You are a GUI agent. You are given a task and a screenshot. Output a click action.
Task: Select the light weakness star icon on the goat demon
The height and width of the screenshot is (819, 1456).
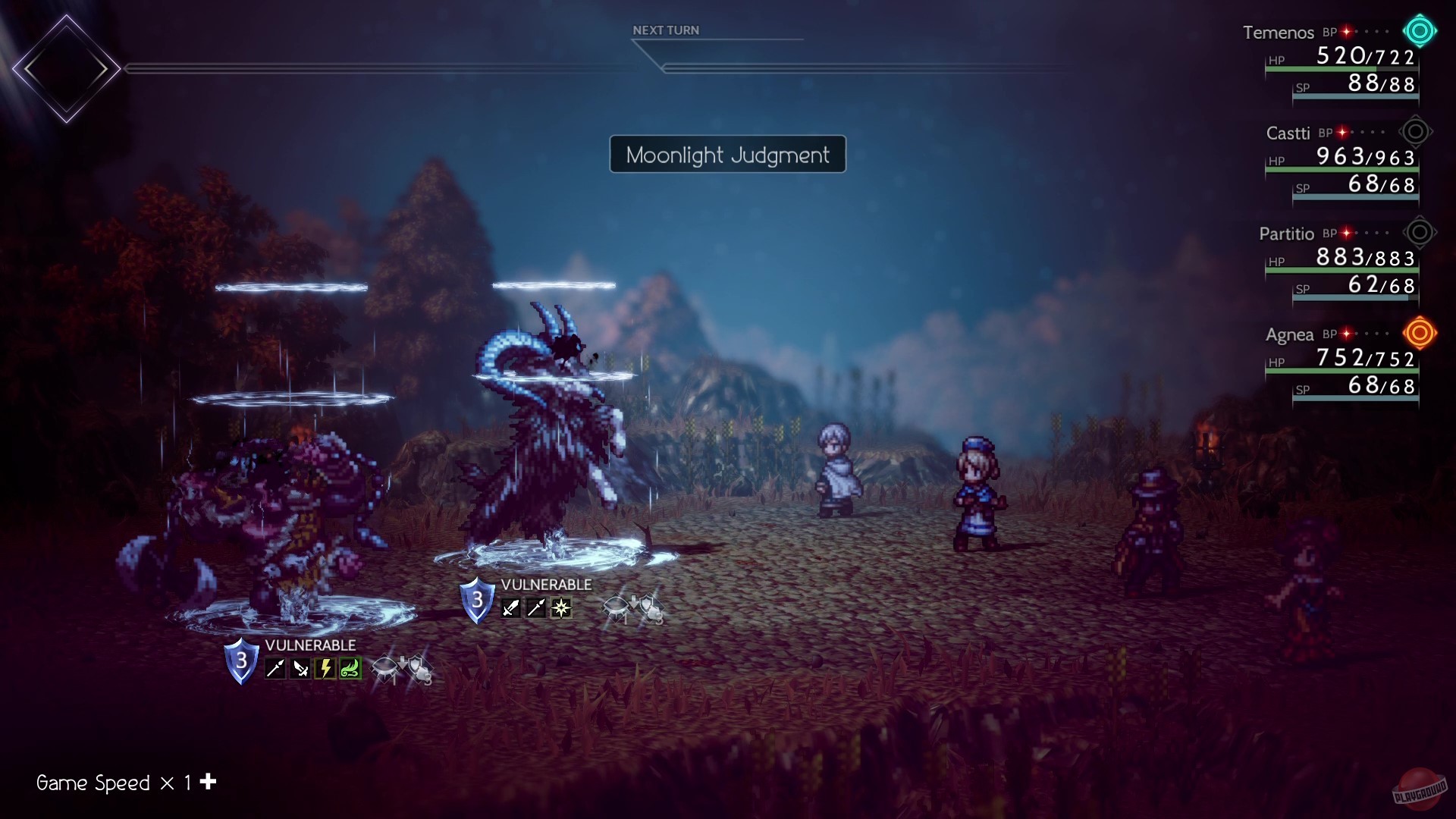561,608
